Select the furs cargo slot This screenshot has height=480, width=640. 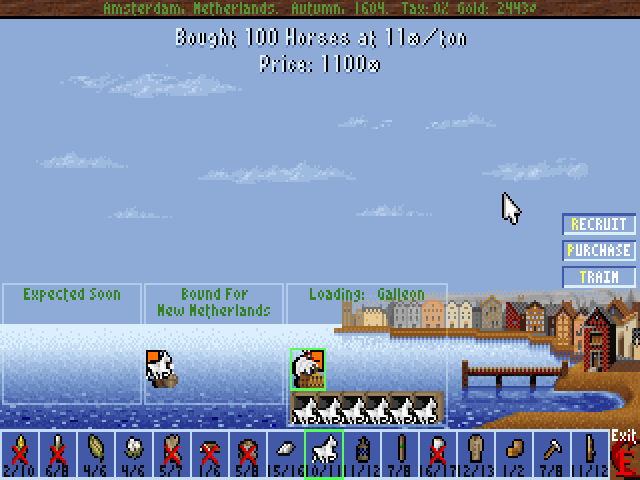tap(171, 455)
